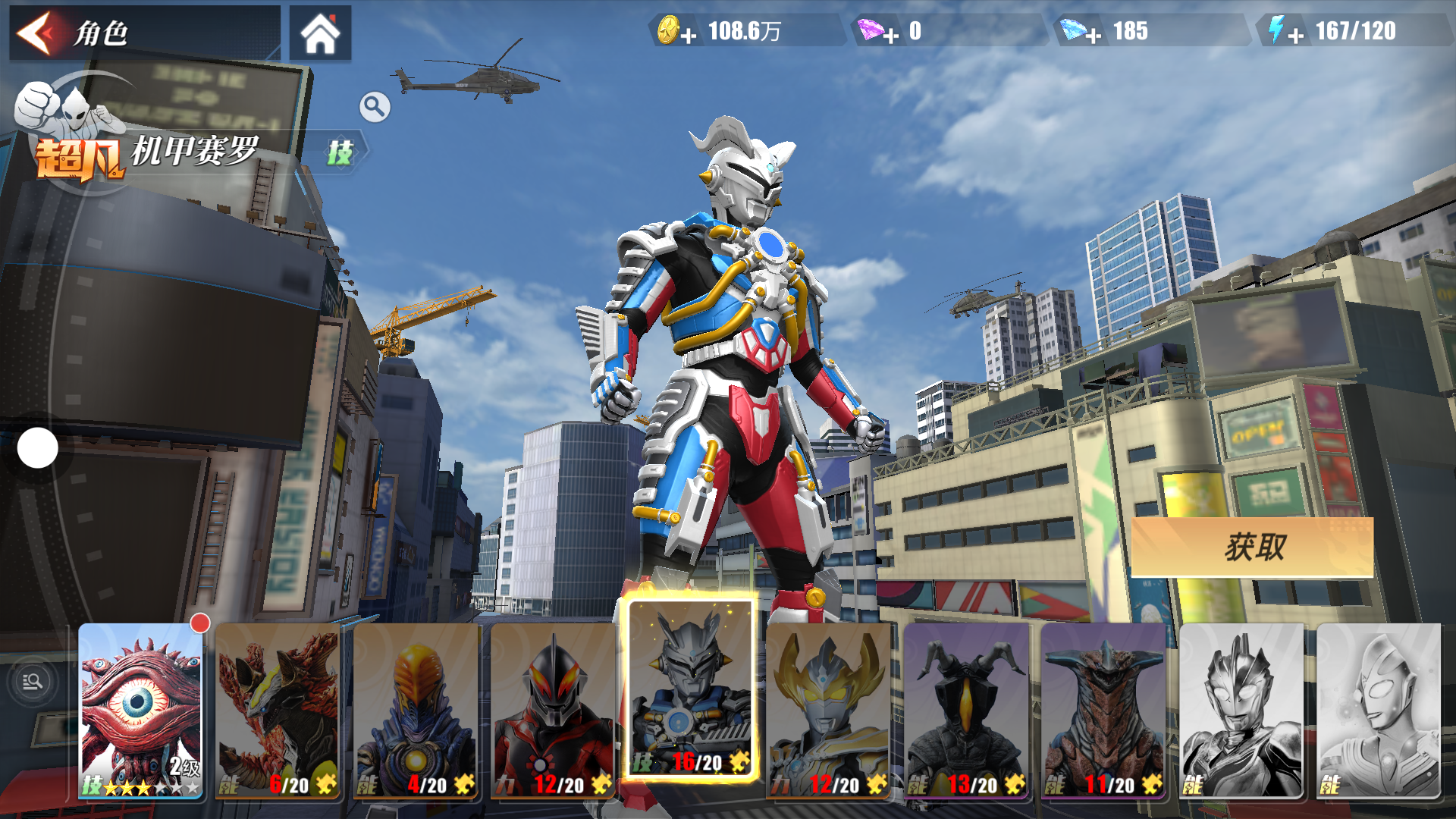Viewport: 1456px width, 819px height.
Task: Open the magnifier inspect view
Action: (x=375, y=108)
